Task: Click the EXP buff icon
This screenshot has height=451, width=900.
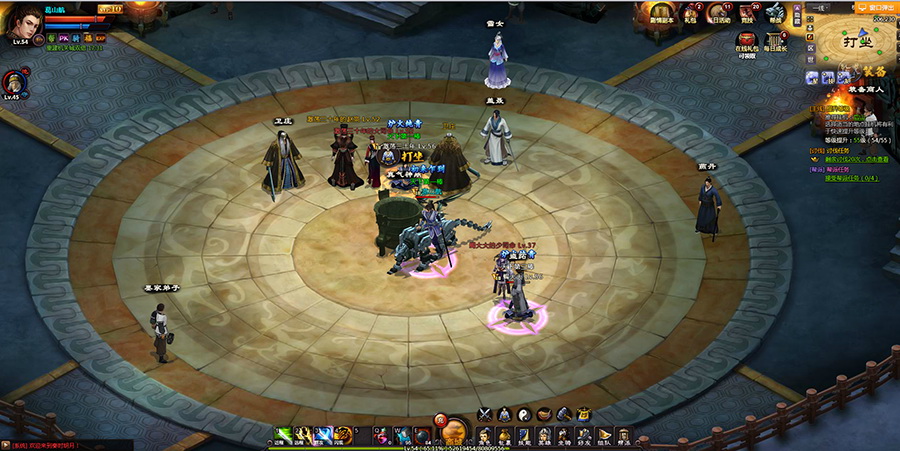Action: click(101, 38)
